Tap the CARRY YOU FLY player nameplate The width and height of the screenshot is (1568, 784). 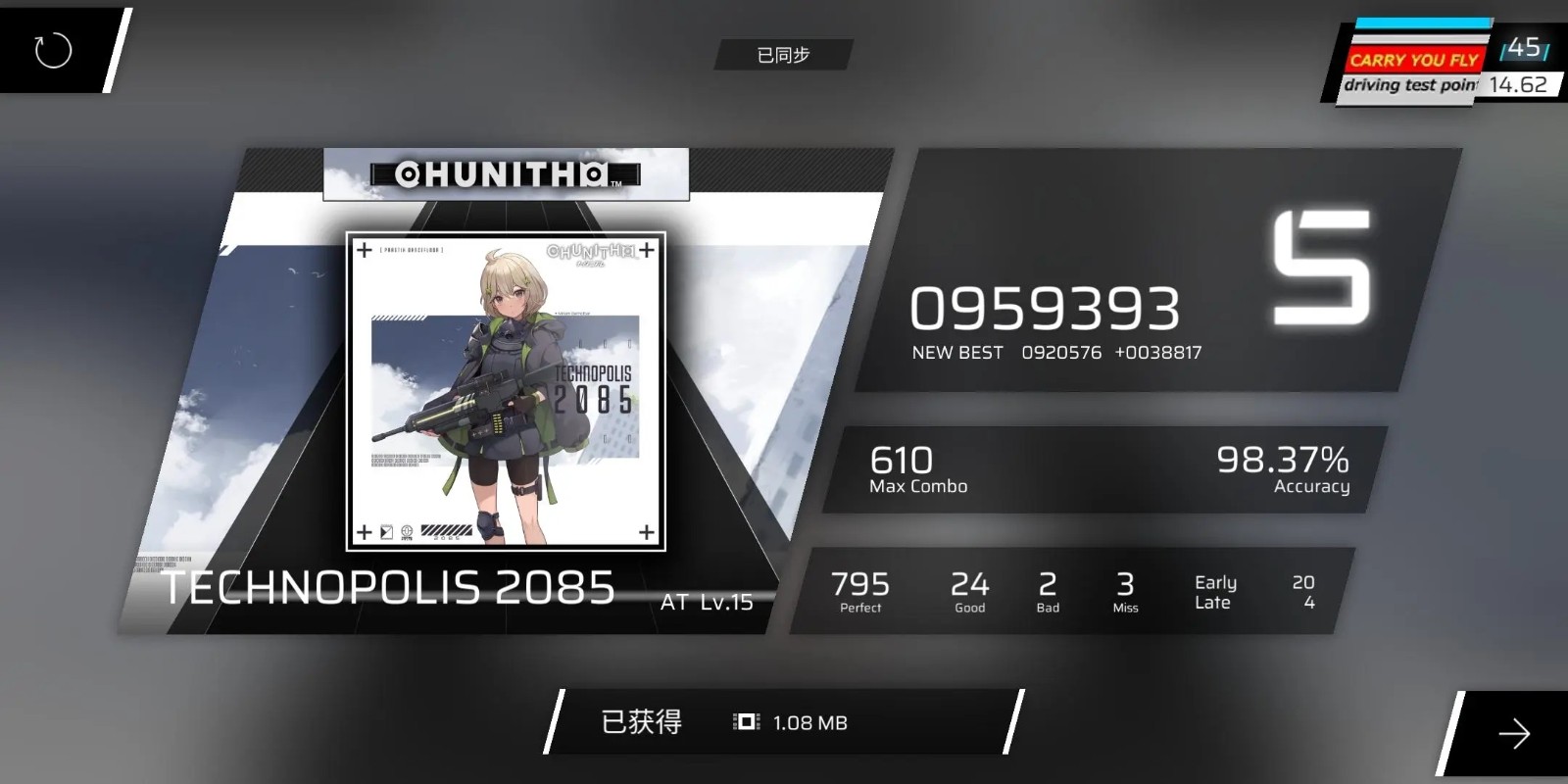point(1414,61)
